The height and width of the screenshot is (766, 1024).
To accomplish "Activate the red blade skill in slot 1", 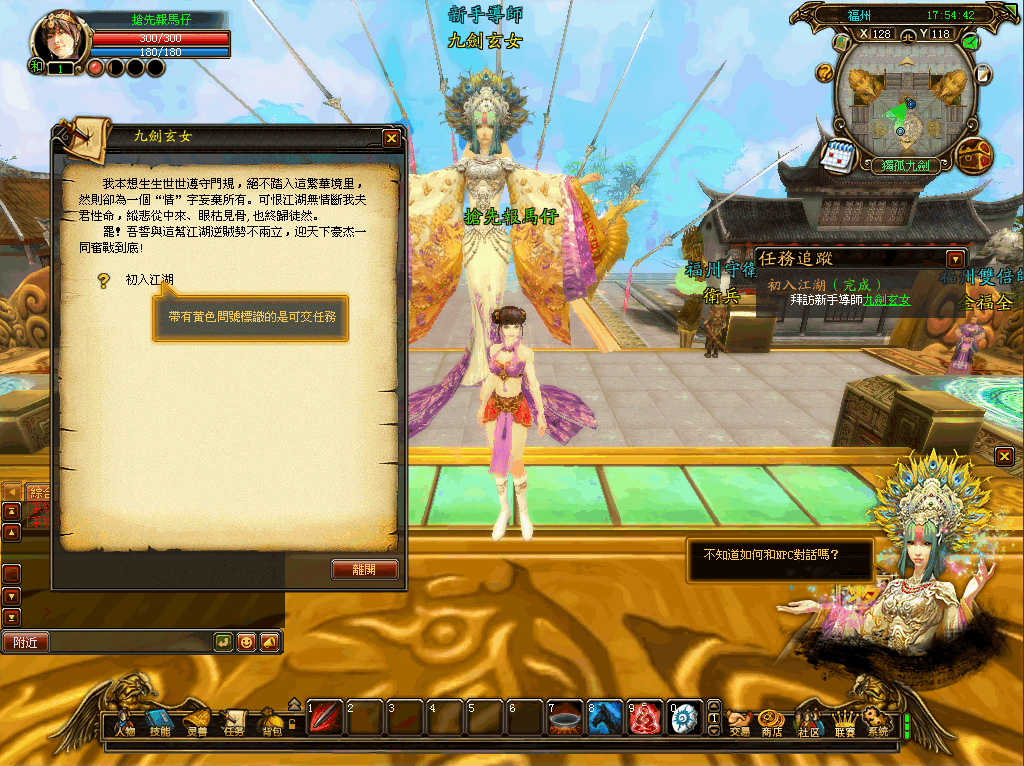I will [x=324, y=718].
